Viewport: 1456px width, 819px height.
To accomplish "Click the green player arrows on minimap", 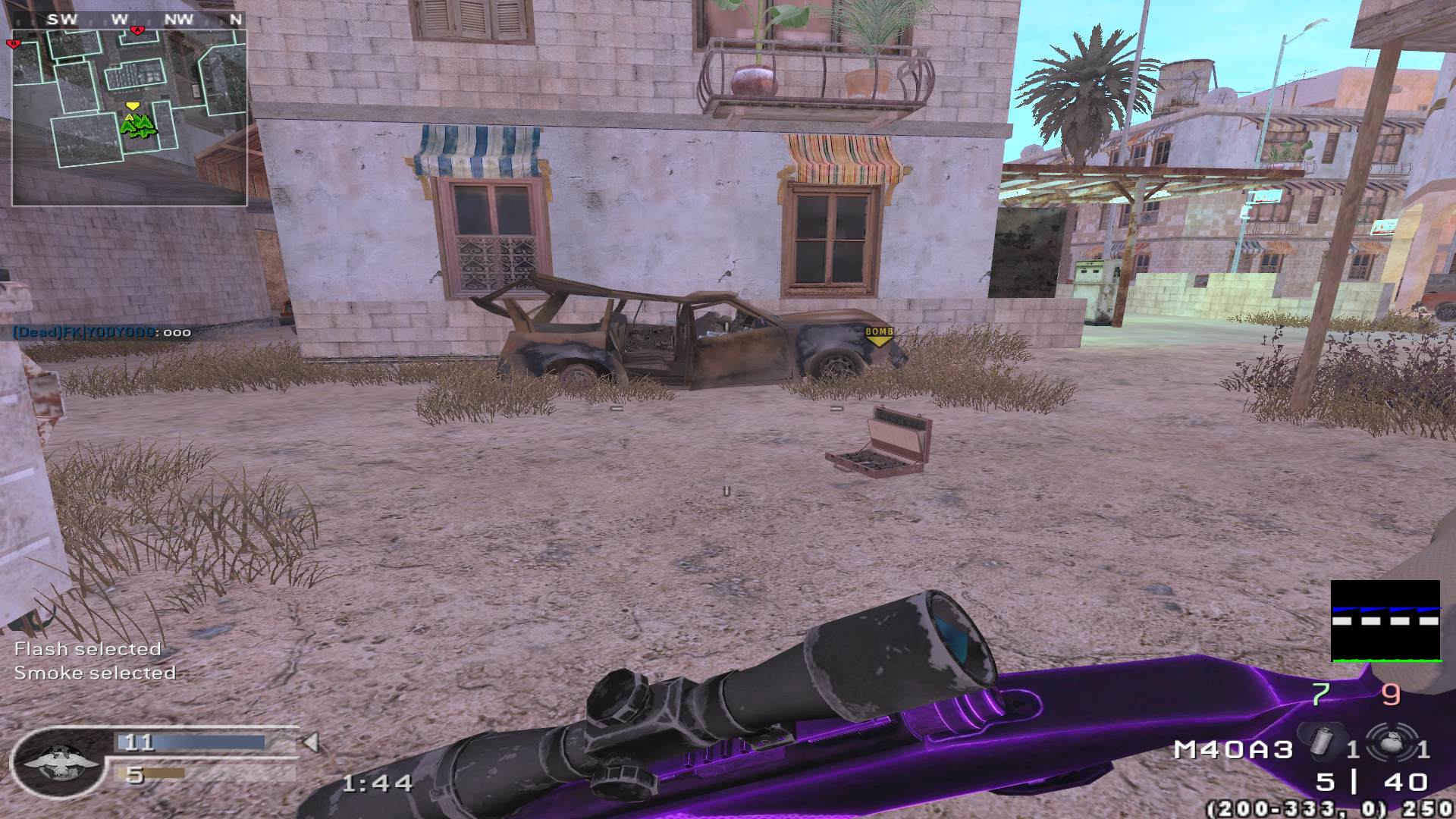I will (136, 127).
